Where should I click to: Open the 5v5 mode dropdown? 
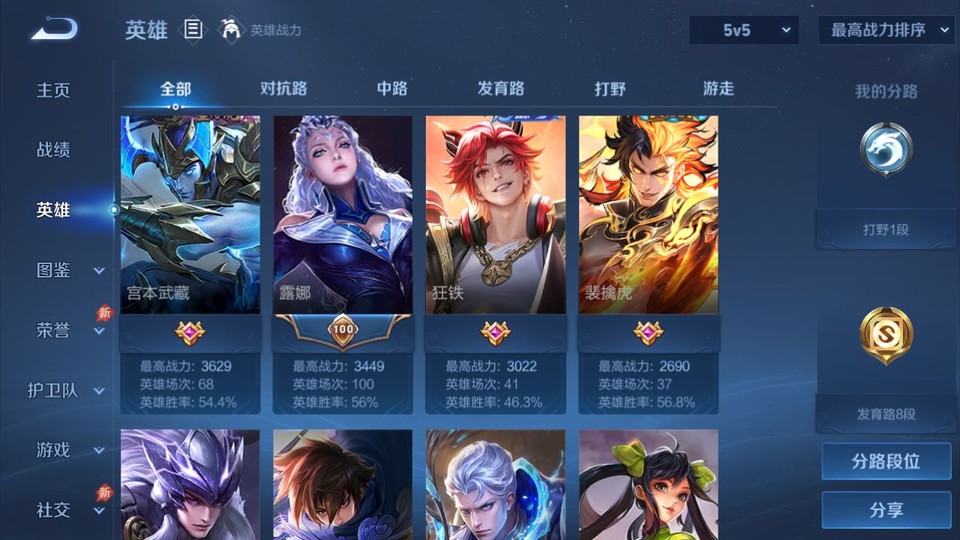[744, 30]
